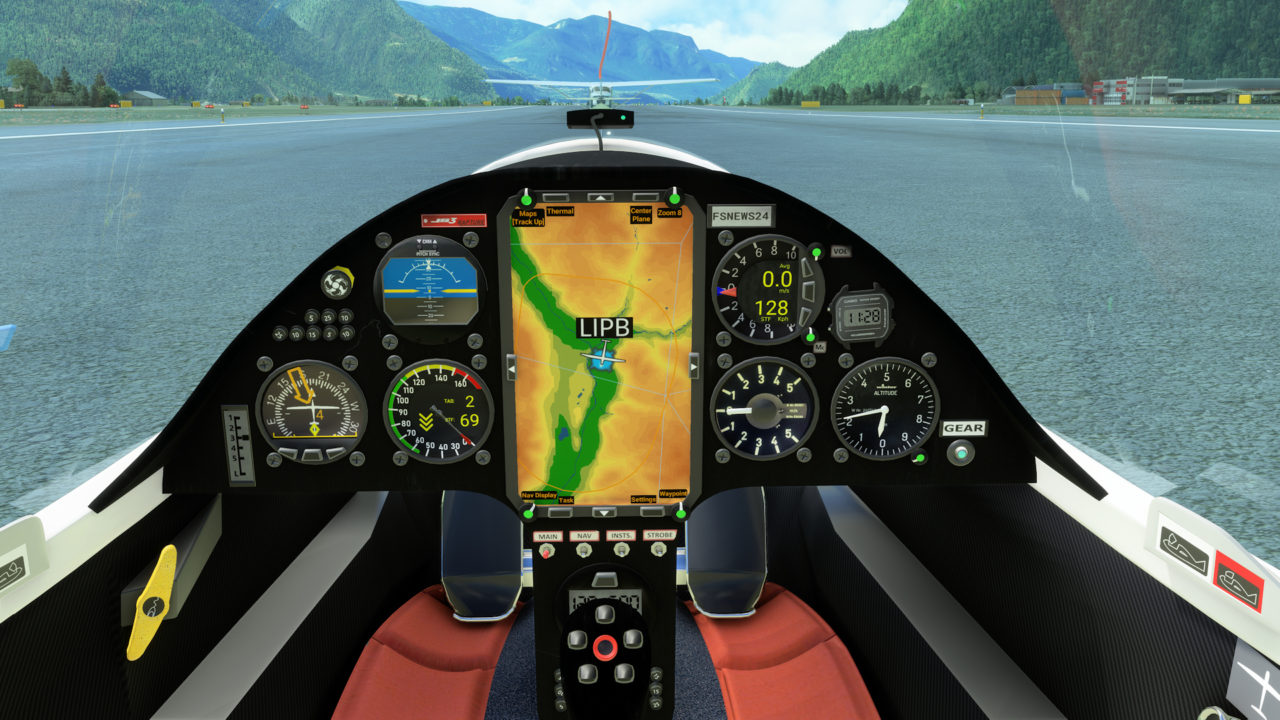
Task: Select the Thermal display mode
Action: (x=557, y=197)
